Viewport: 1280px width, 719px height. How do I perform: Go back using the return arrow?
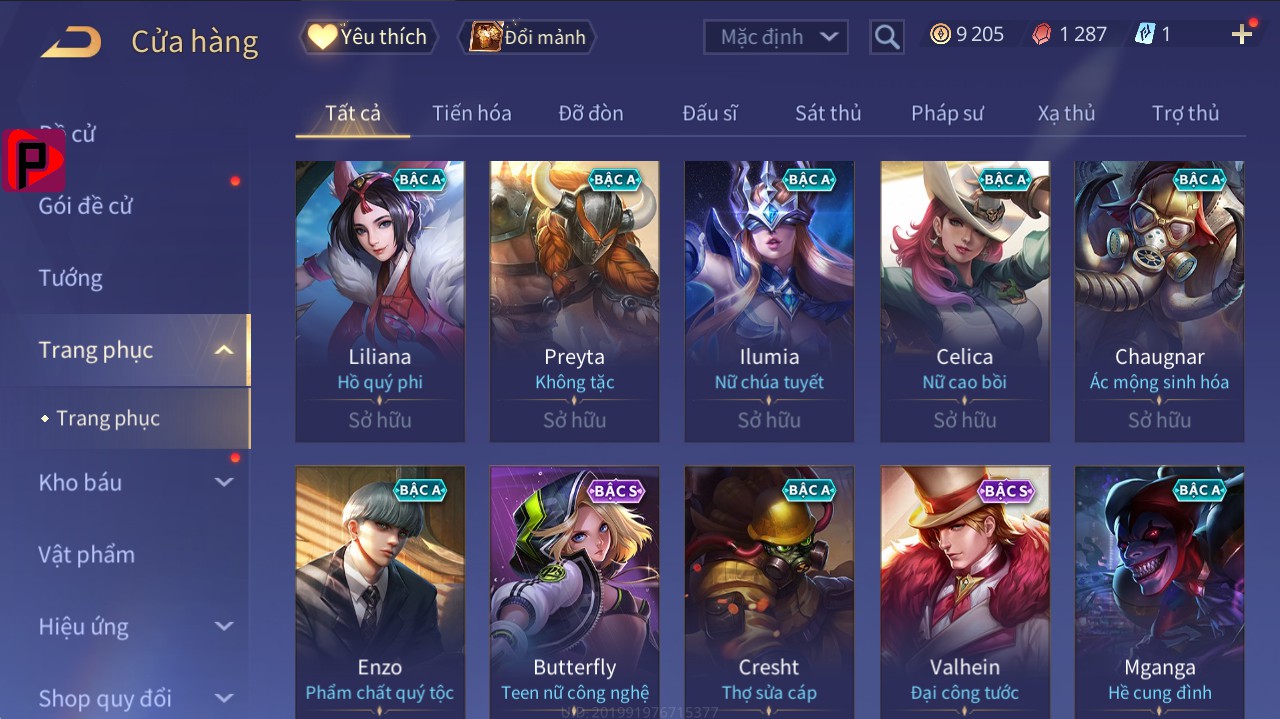[x=71, y=41]
